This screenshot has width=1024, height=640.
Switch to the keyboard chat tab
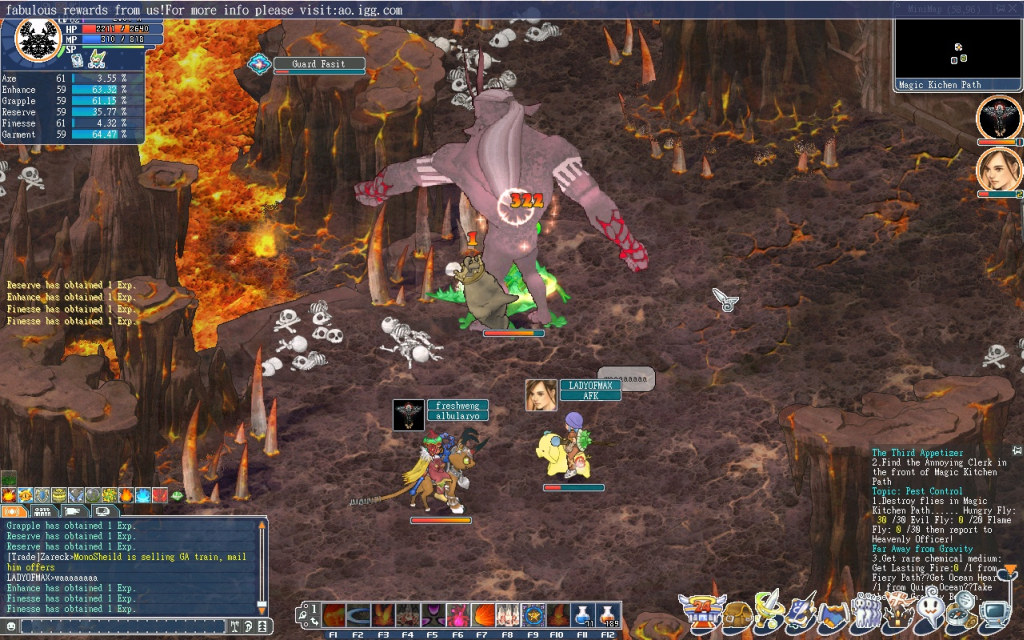tap(43, 510)
